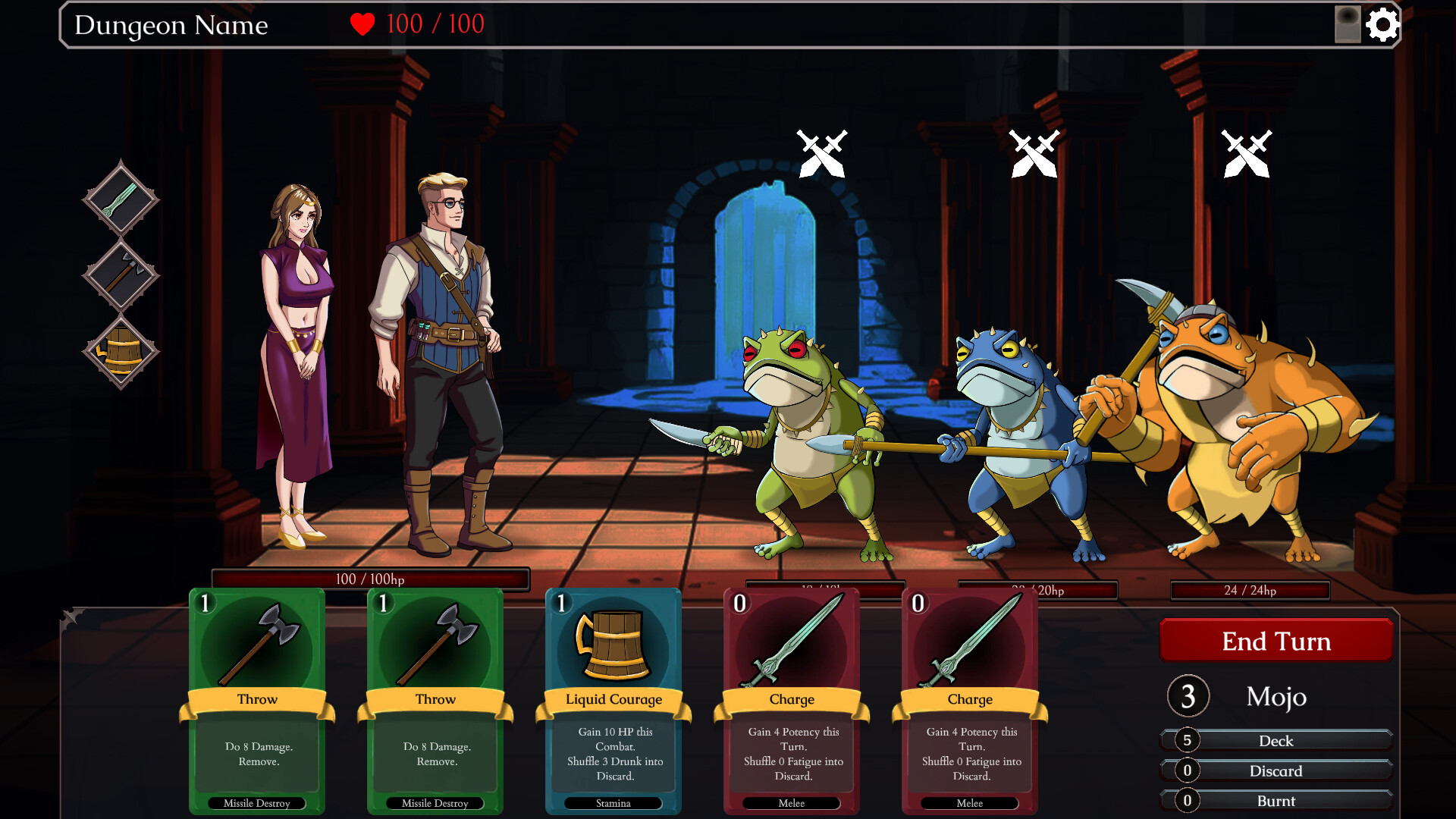1456x819 pixels.
Task: Click the hero's 100/100hp health bar
Action: (x=372, y=579)
